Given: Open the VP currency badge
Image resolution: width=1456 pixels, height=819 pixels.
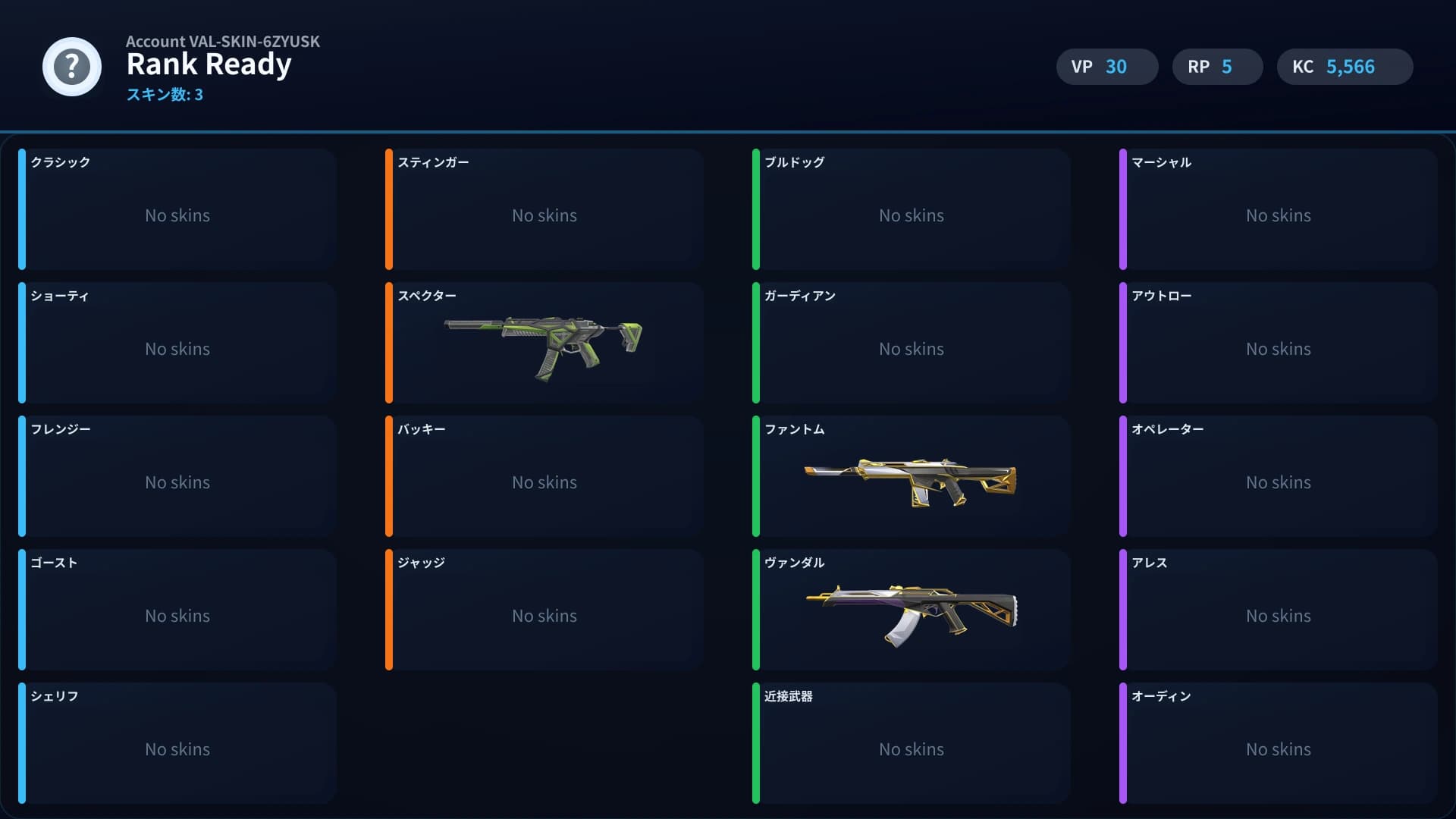Looking at the screenshot, I should (x=1106, y=67).
